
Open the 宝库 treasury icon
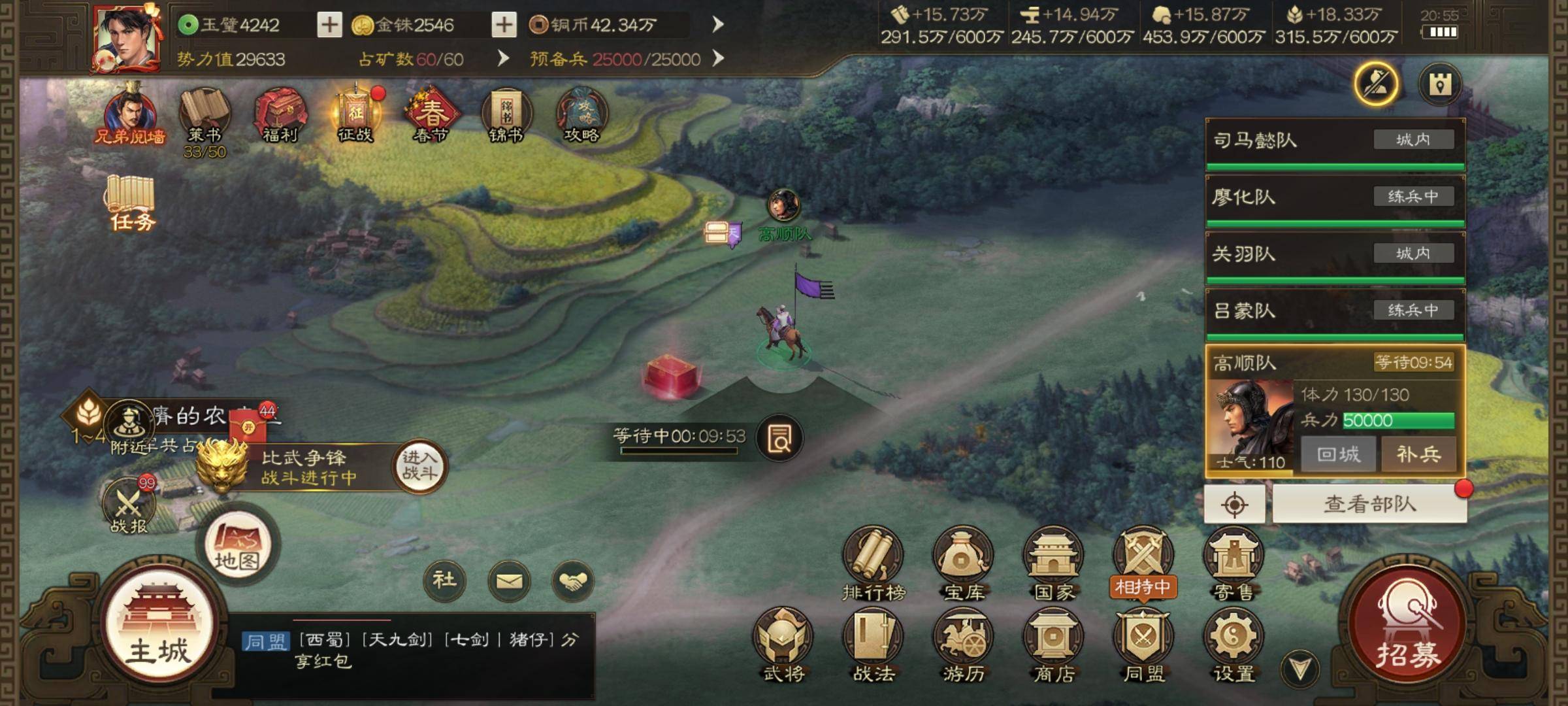pyautogui.click(x=963, y=563)
